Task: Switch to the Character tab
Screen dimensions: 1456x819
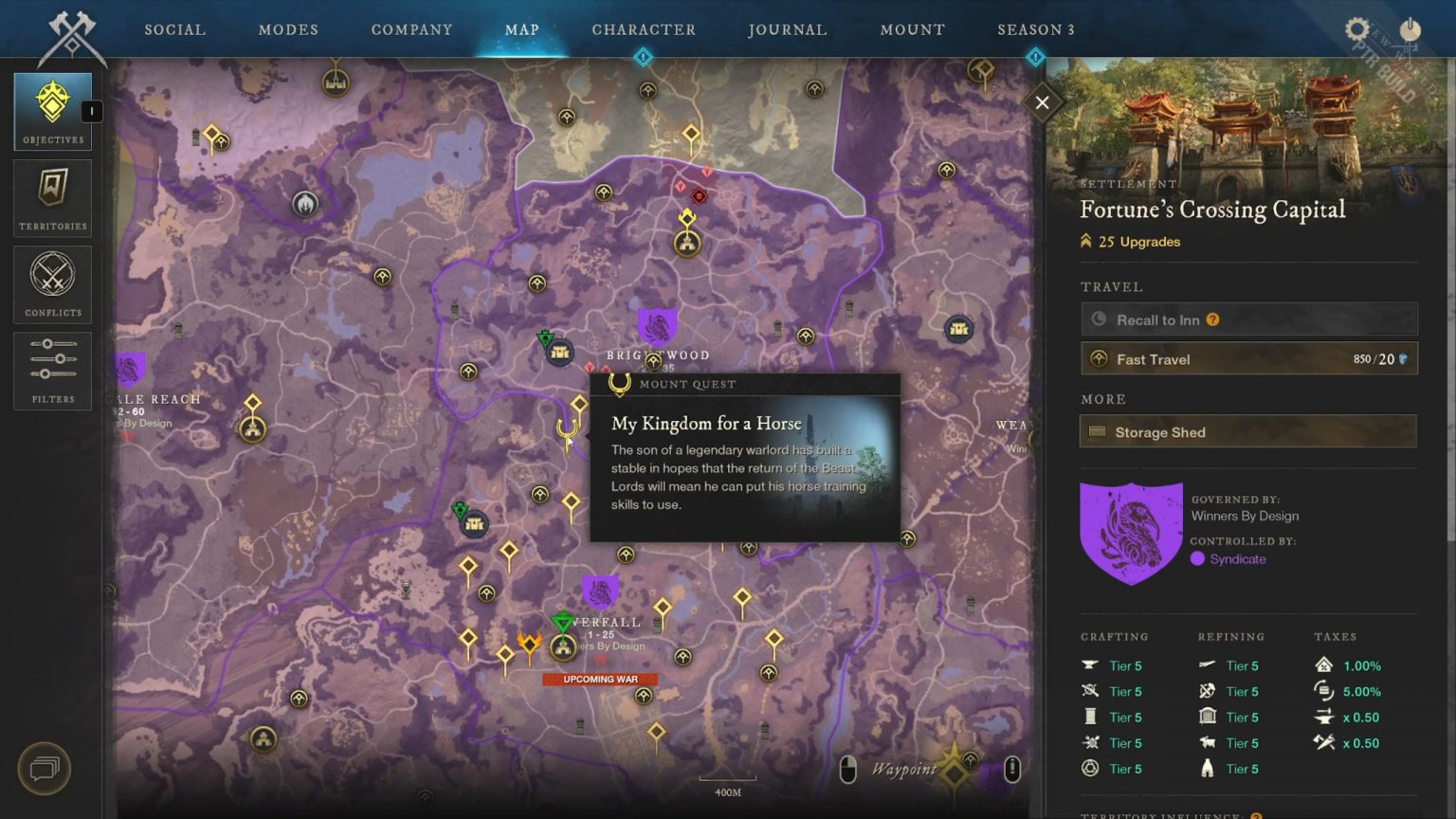Action: click(644, 29)
